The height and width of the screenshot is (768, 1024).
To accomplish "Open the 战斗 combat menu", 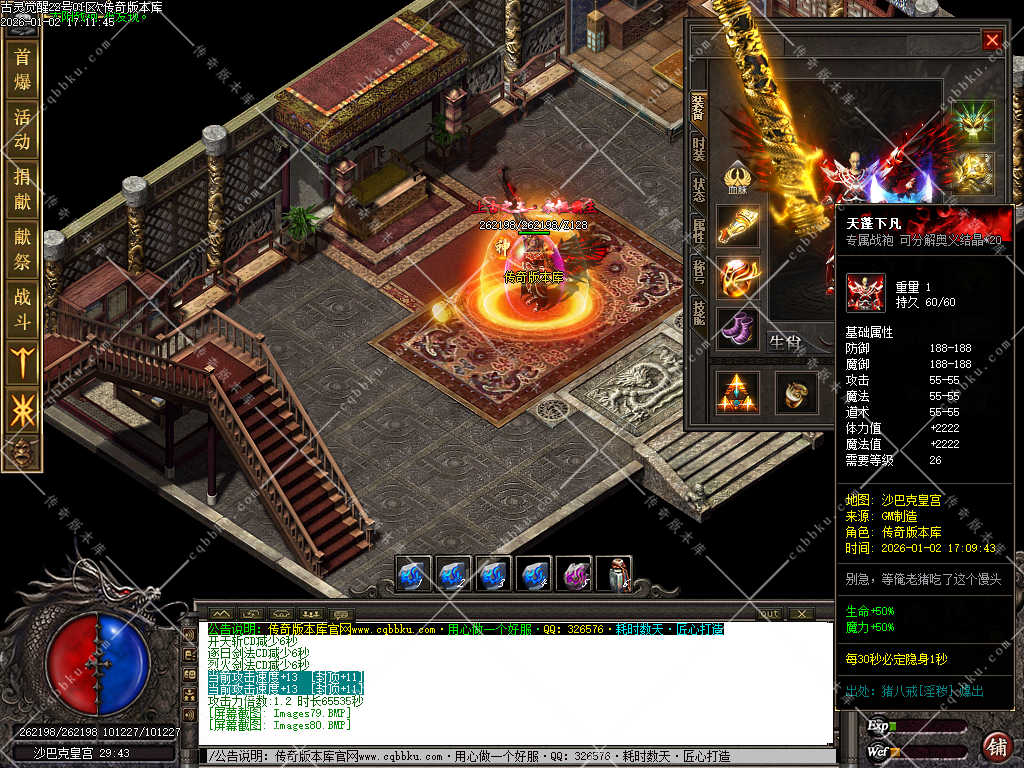I will (22, 309).
